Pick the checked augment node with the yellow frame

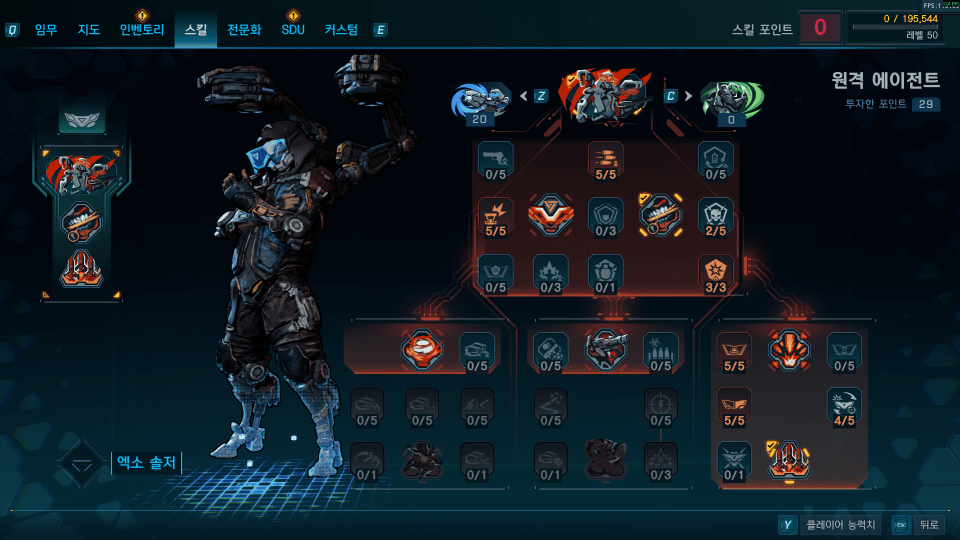pos(660,213)
